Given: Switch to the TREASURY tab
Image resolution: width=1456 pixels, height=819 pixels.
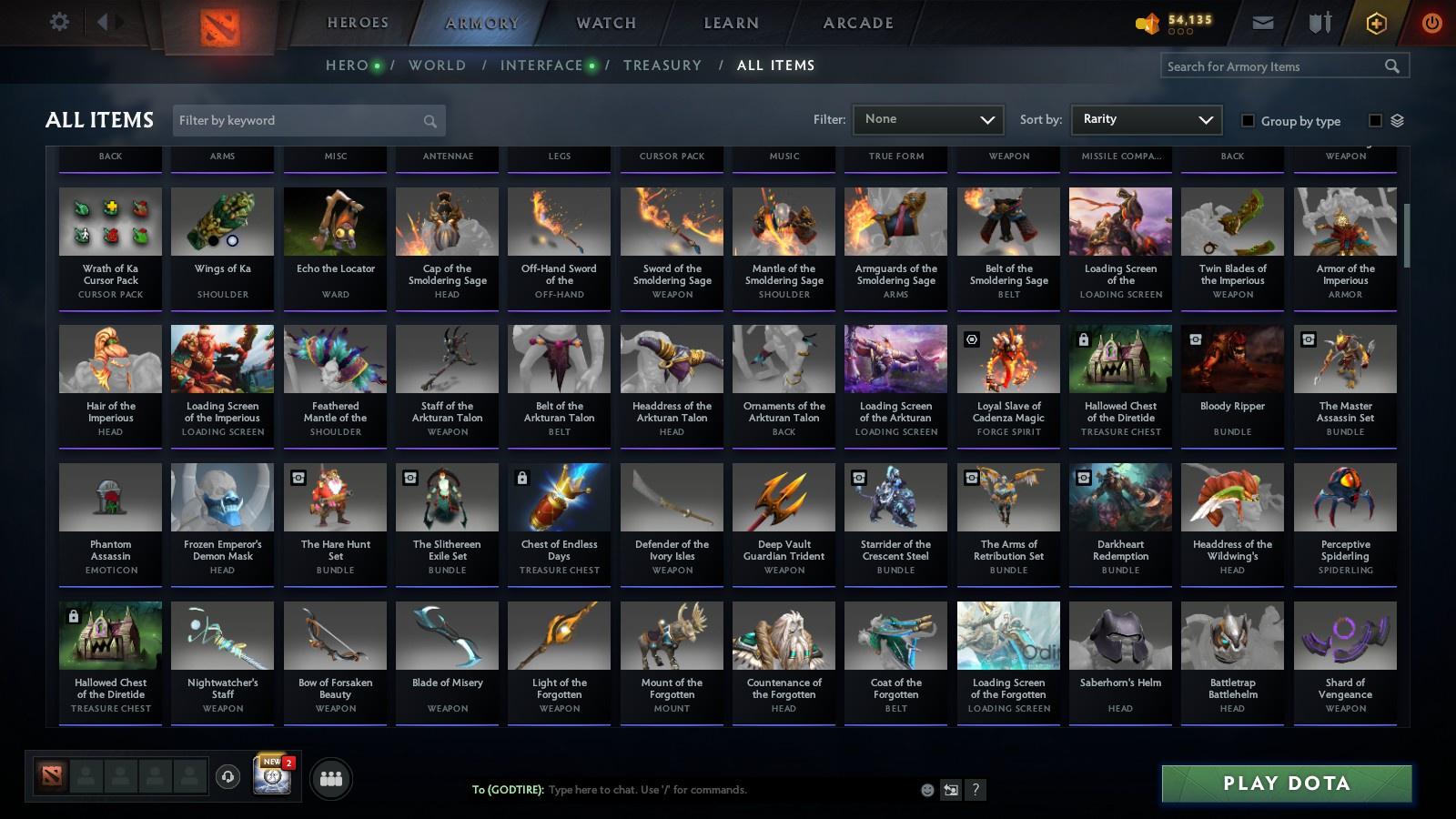Looking at the screenshot, I should tap(662, 66).
